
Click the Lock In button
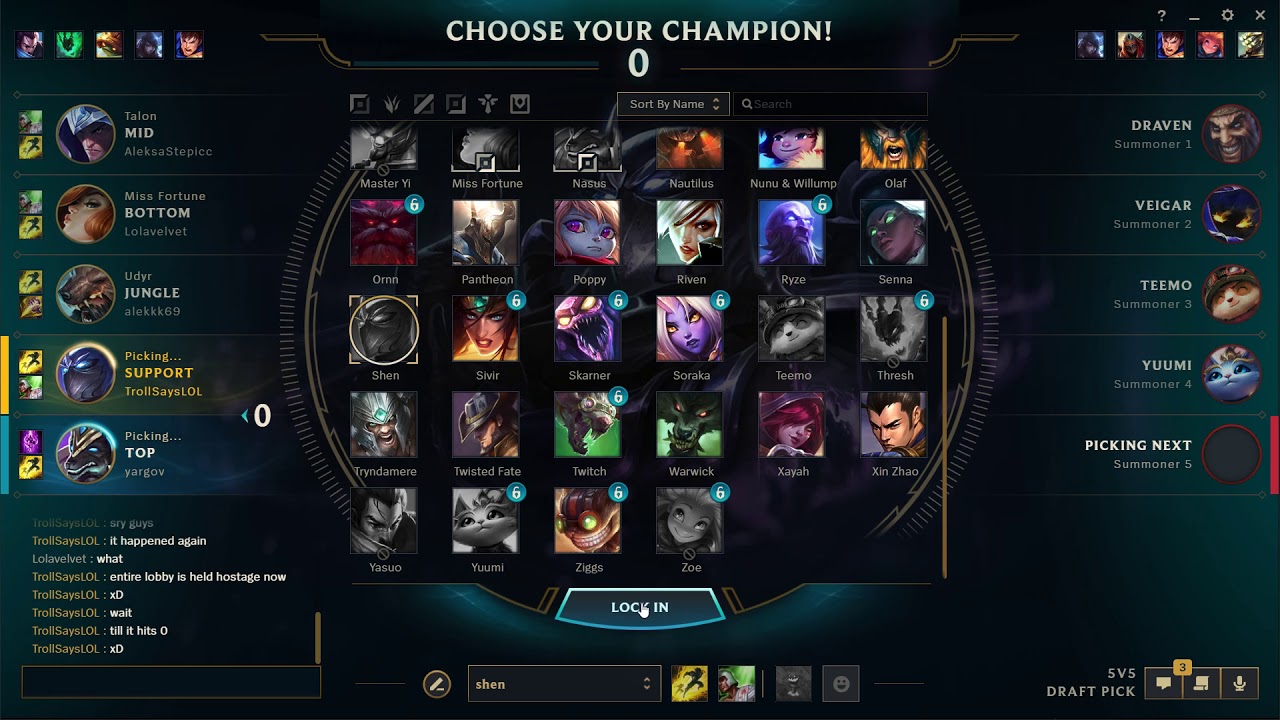coord(640,606)
